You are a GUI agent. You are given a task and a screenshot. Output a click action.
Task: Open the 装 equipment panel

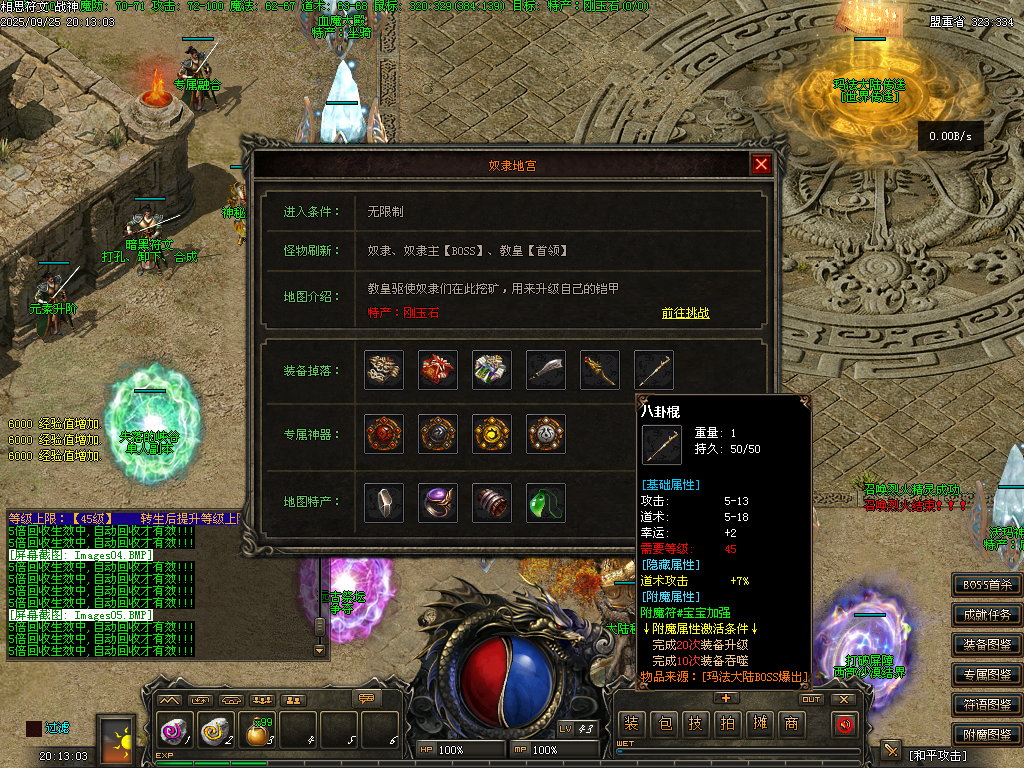631,724
